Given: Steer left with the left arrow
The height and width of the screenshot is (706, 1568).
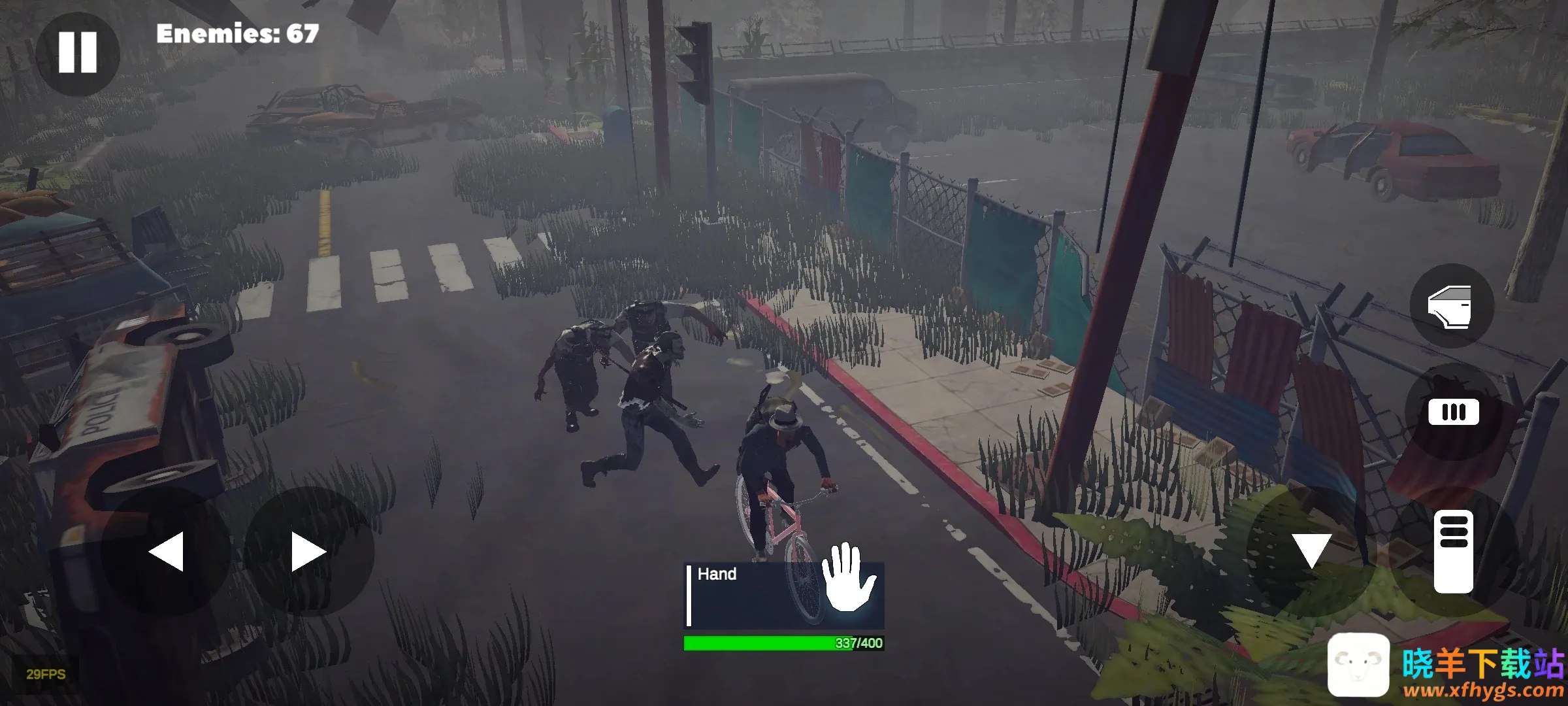Looking at the screenshot, I should tap(166, 551).
